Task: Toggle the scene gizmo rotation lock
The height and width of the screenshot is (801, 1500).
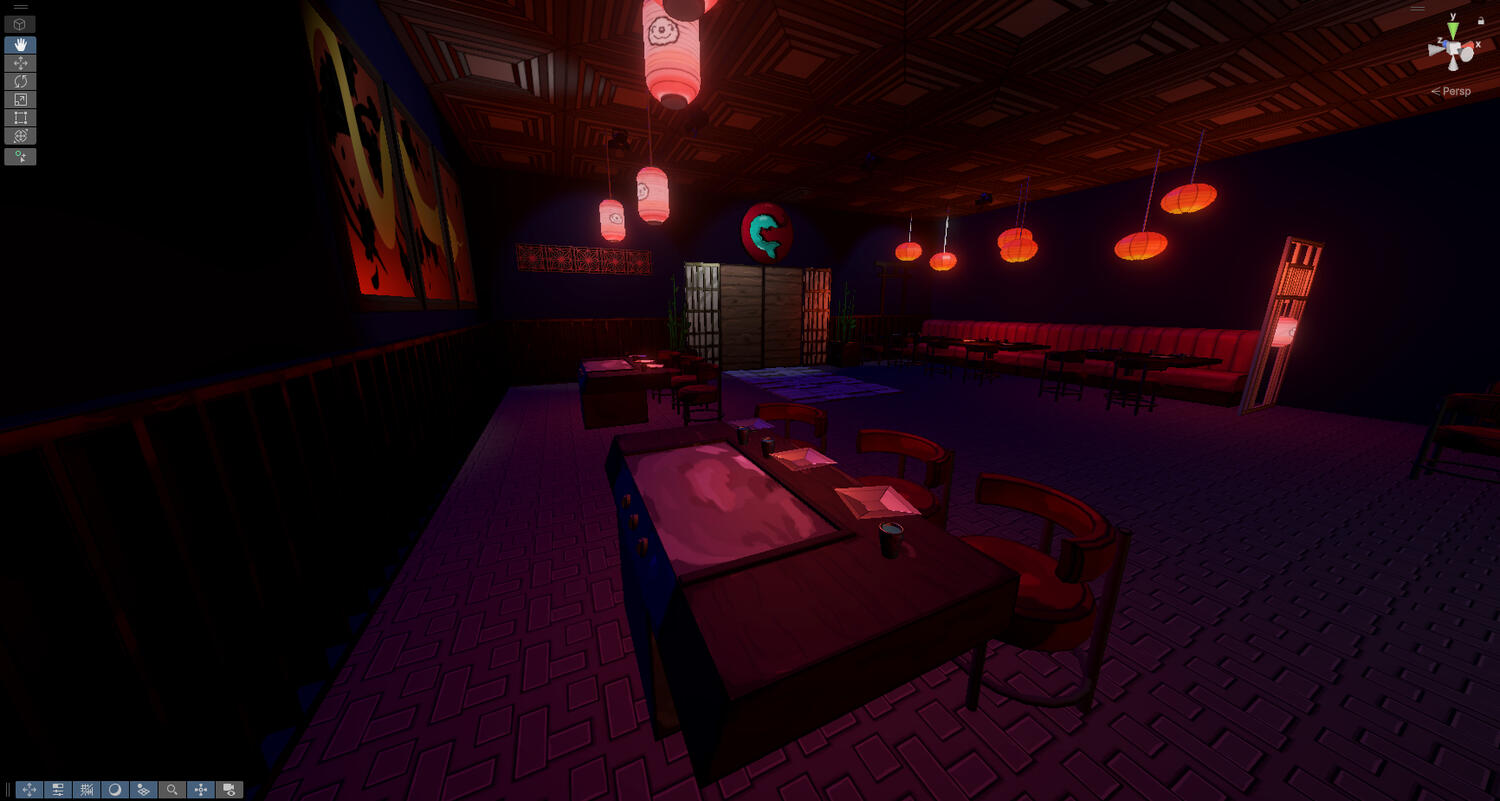Action: tap(1480, 21)
